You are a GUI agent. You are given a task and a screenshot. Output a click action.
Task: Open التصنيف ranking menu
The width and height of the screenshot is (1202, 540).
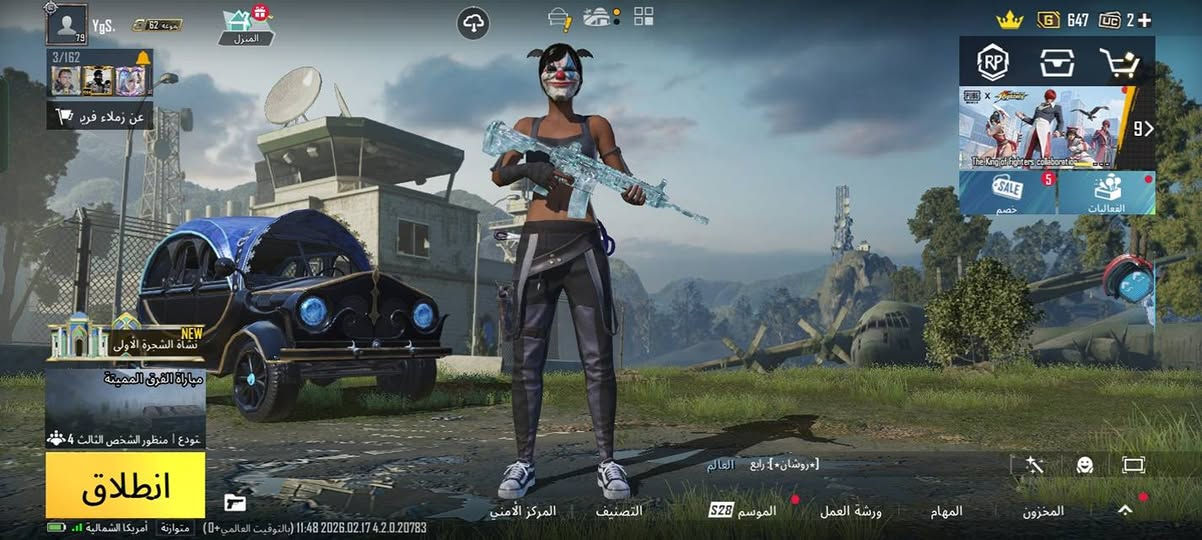coord(618,511)
